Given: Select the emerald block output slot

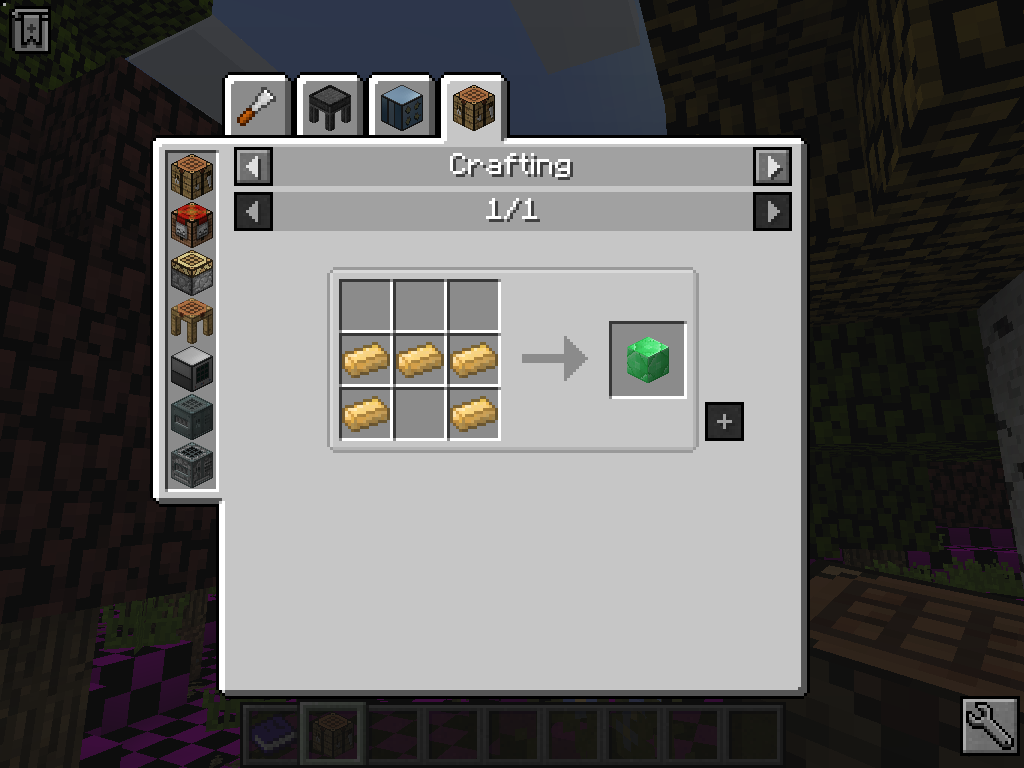Looking at the screenshot, I should coord(648,359).
